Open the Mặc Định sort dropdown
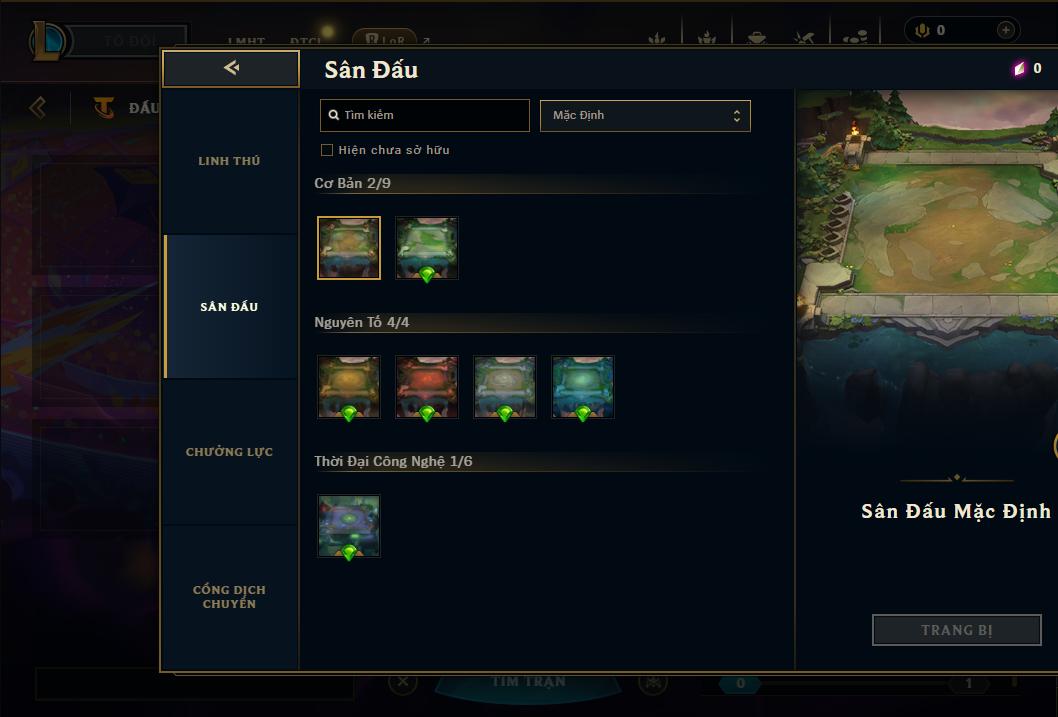Screen dimensions: 1058x717 (x=645, y=115)
